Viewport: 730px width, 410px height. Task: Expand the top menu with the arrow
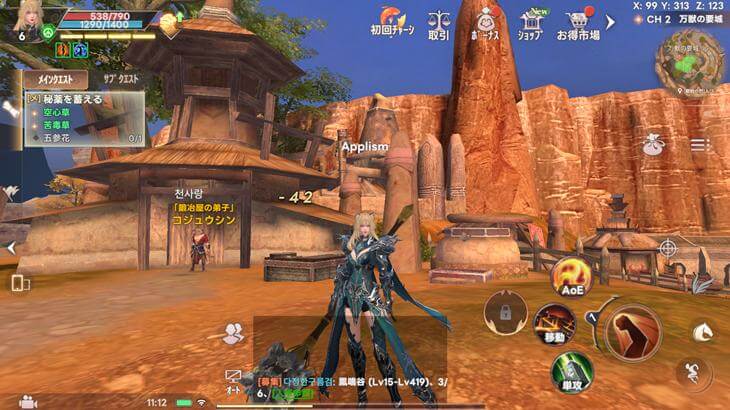click(611, 21)
